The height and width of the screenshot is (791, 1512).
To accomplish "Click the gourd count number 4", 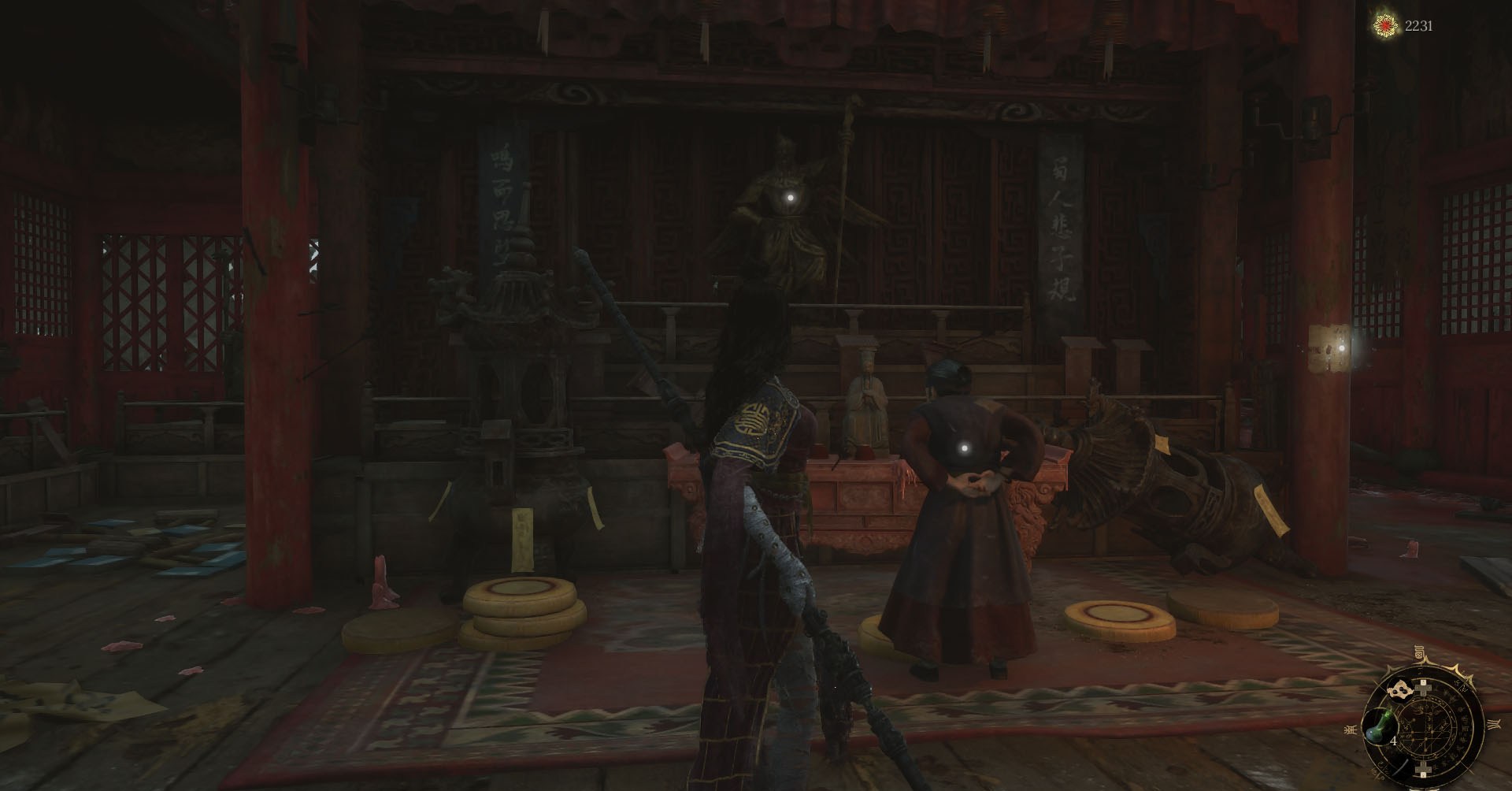I will [1393, 740].
